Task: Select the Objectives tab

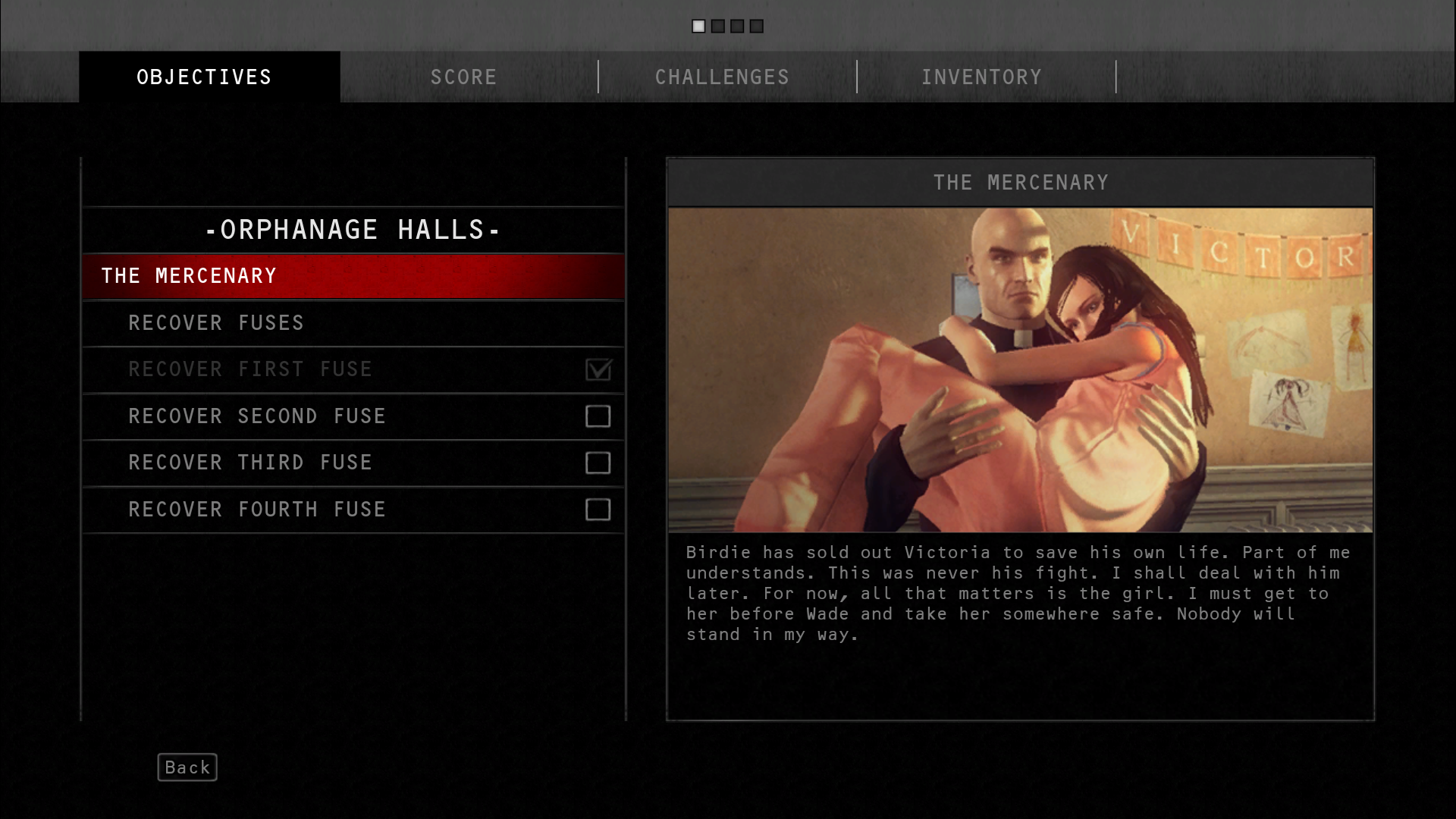Action: [204, 77]
